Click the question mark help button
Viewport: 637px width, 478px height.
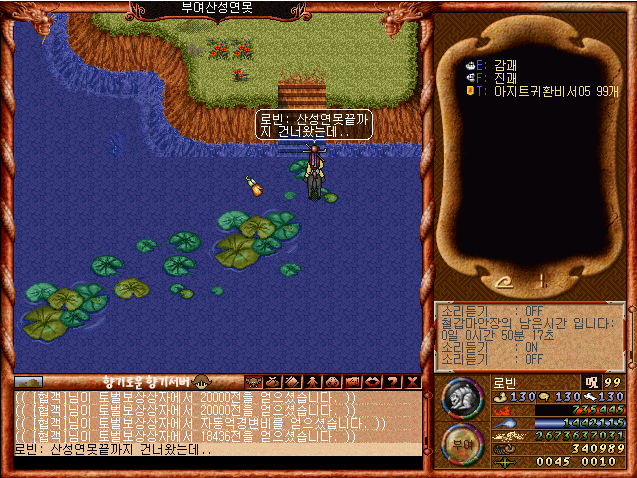pyautogui.click(x=391, y=381)
